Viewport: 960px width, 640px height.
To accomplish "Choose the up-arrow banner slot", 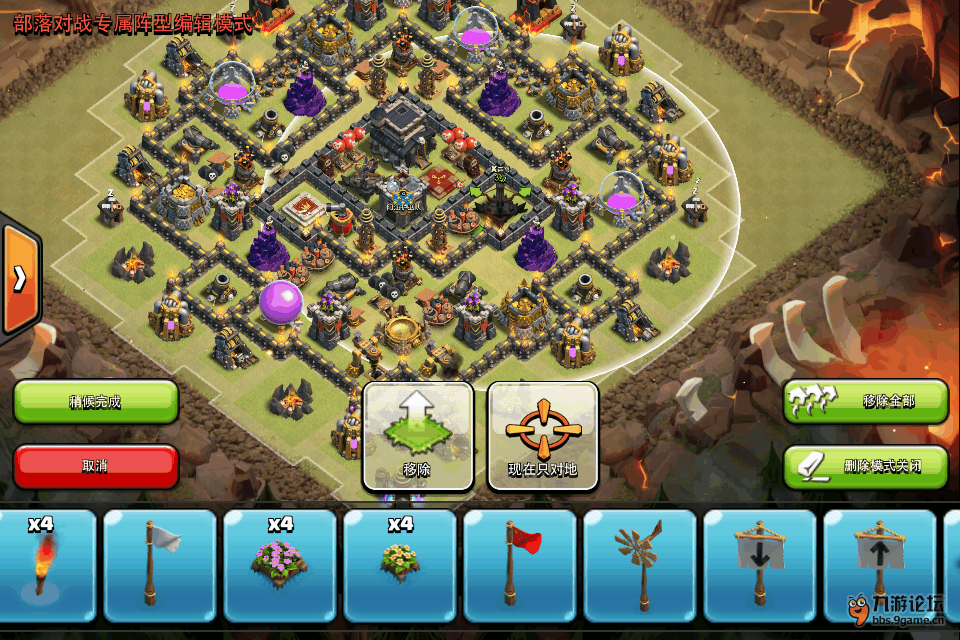I will [x=880, y=565].
